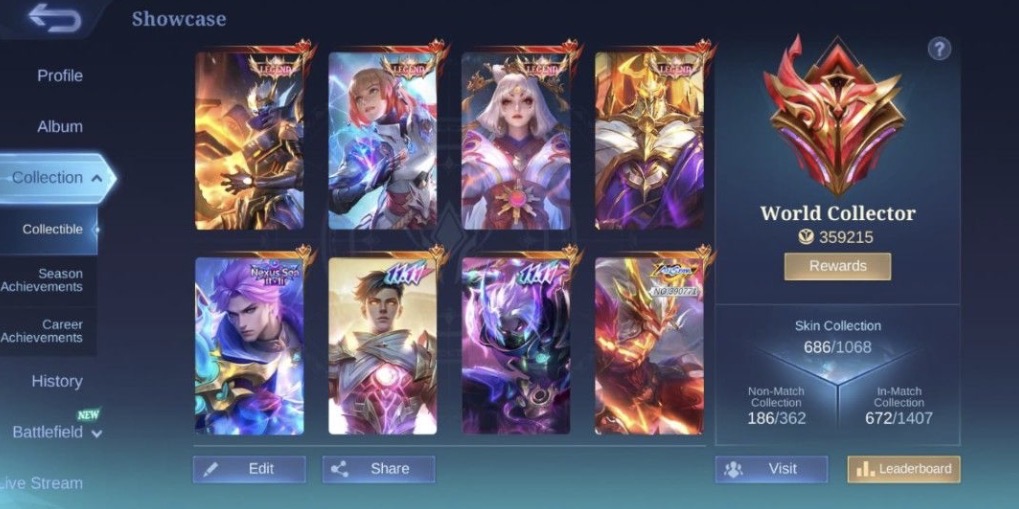
Task: Edit the skin showcase
Action: pyautogui.click(x=249, y=469)
